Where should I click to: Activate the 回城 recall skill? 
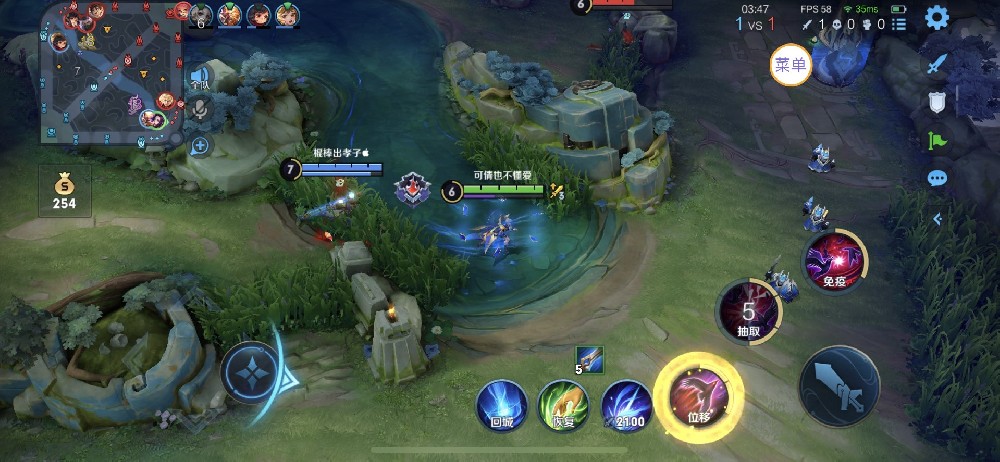pos(501,405)
